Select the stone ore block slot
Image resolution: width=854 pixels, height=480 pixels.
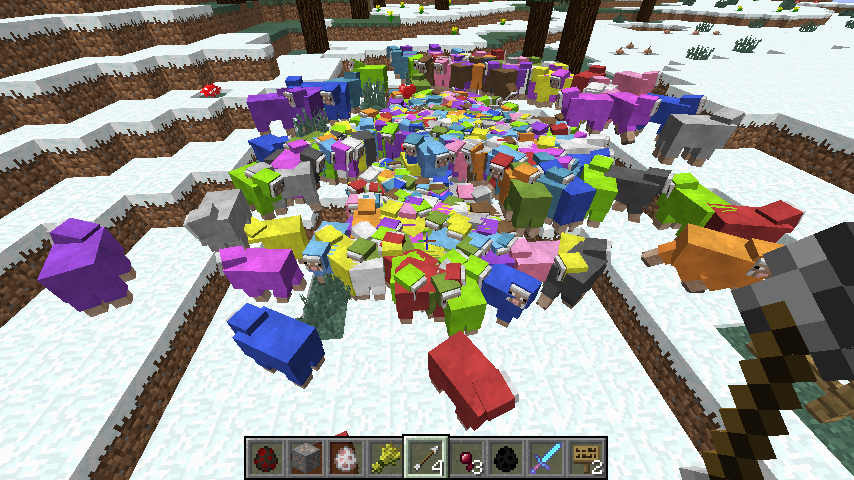click(x=305, y=457)
